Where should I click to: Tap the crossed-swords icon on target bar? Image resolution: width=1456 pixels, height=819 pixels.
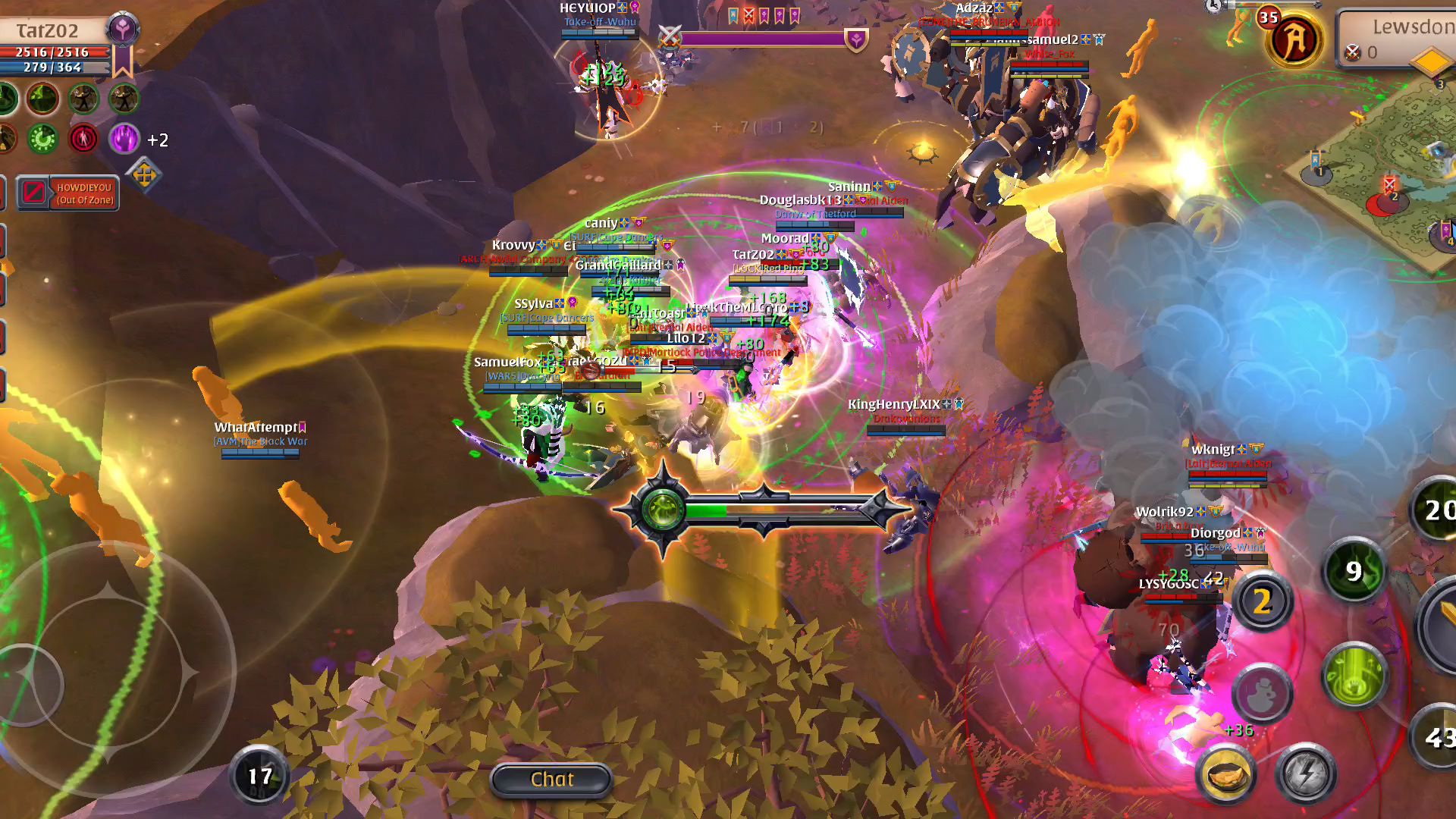tap(670, 36)
